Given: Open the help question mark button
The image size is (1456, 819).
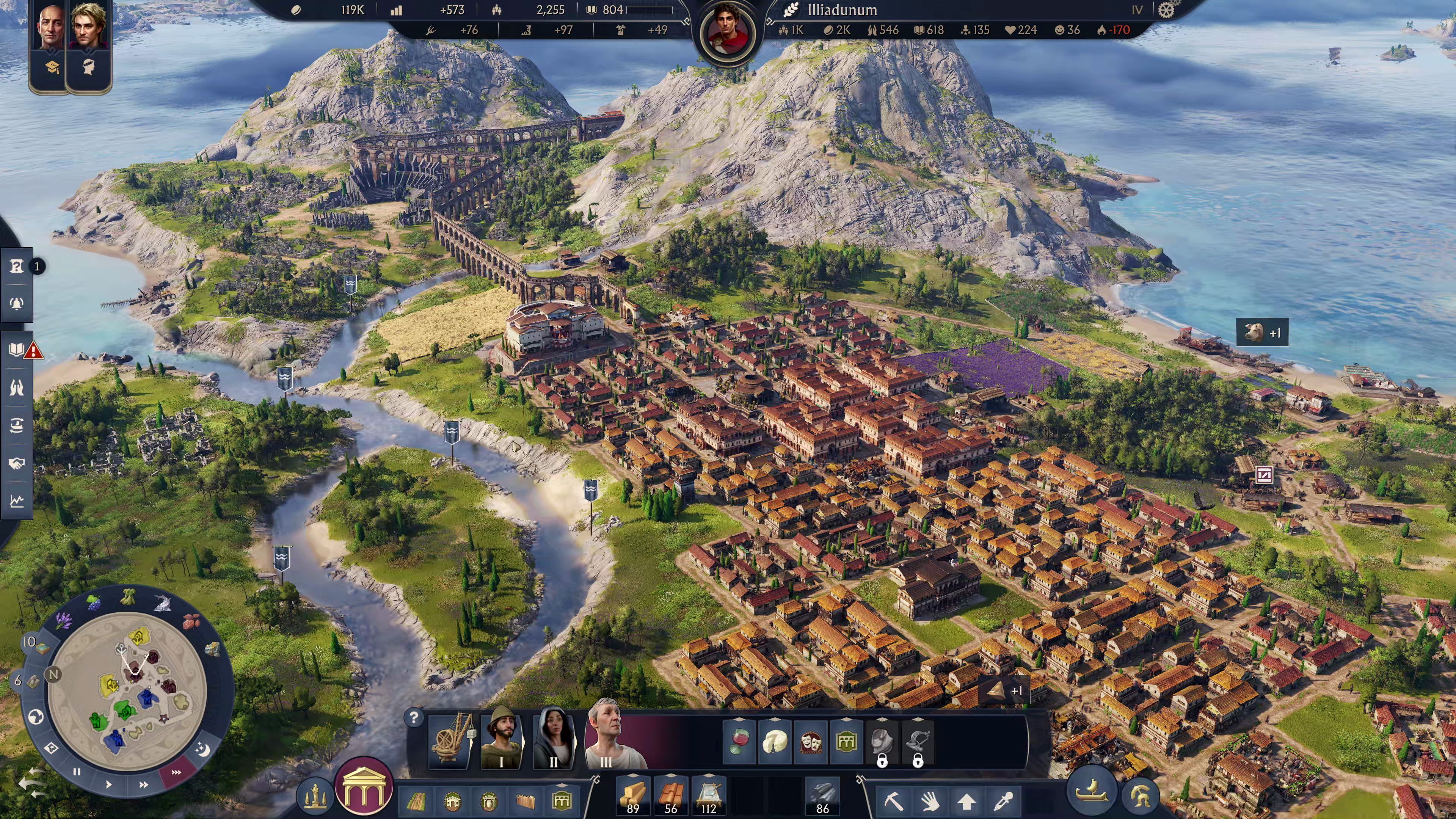Looking at the screenshot, I should click(x=414, y=718).
